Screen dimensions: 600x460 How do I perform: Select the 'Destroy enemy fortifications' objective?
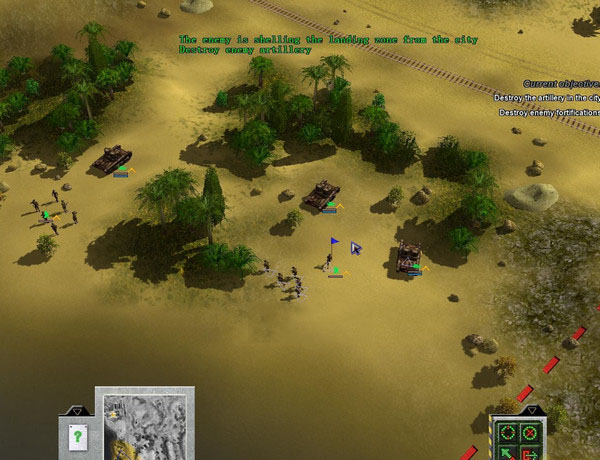click(x=550, y=113)
